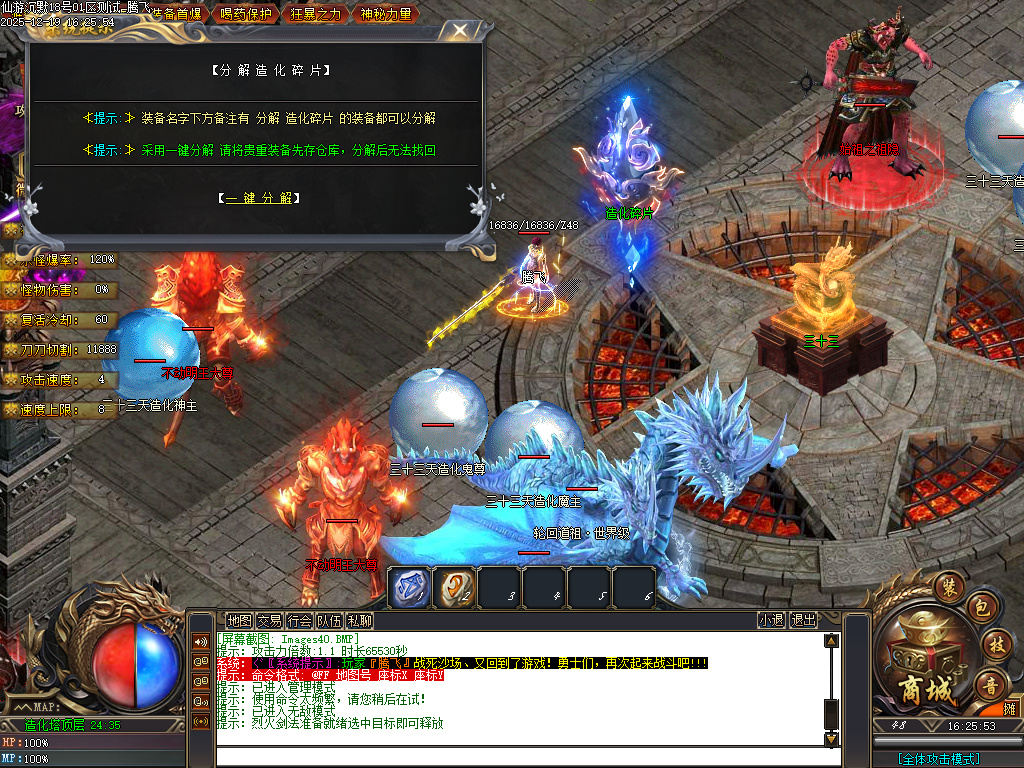
Task: Select the 队伍 team tab
Action: point(329,621)
